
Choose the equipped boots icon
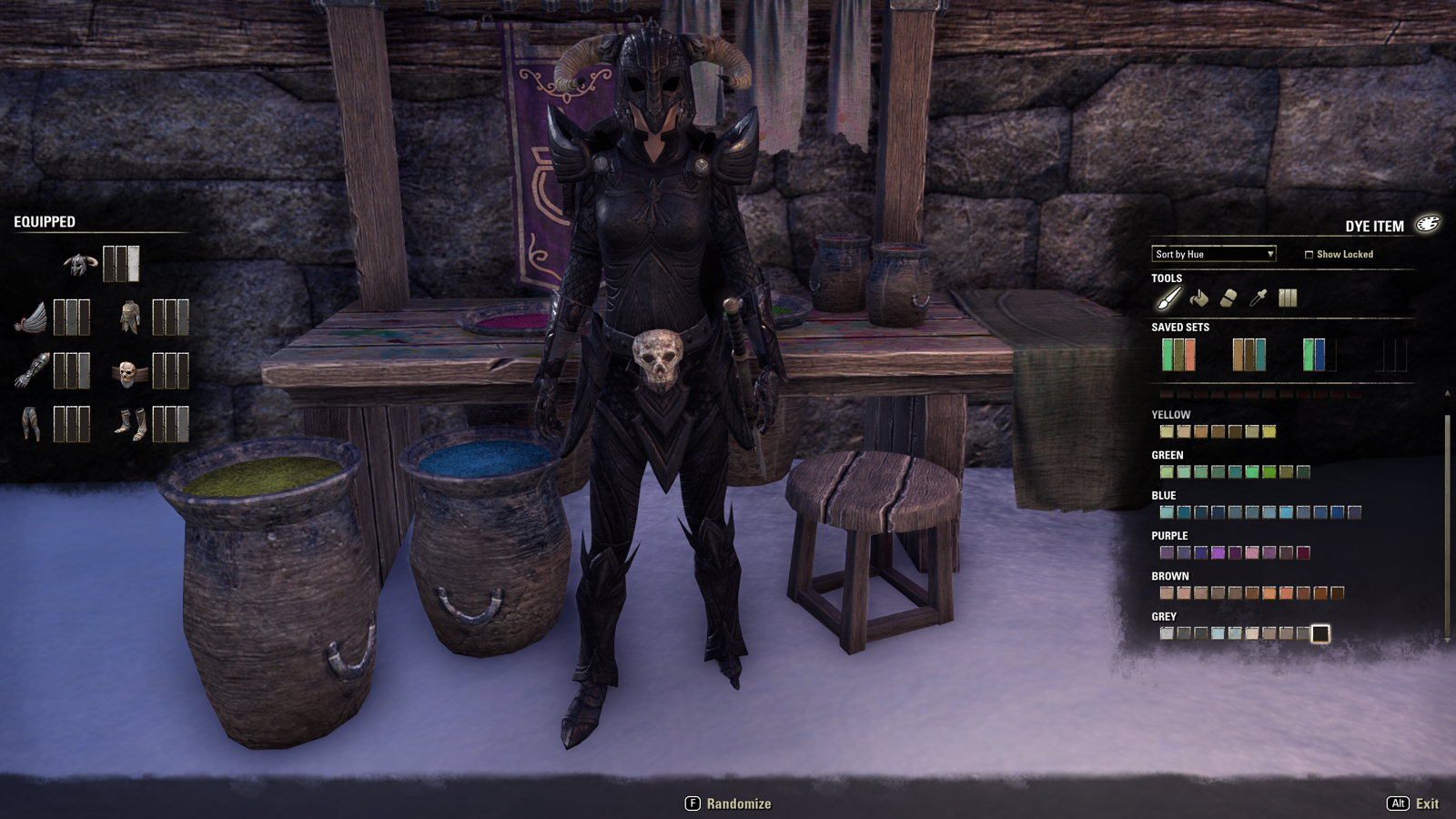pos(130,424)
